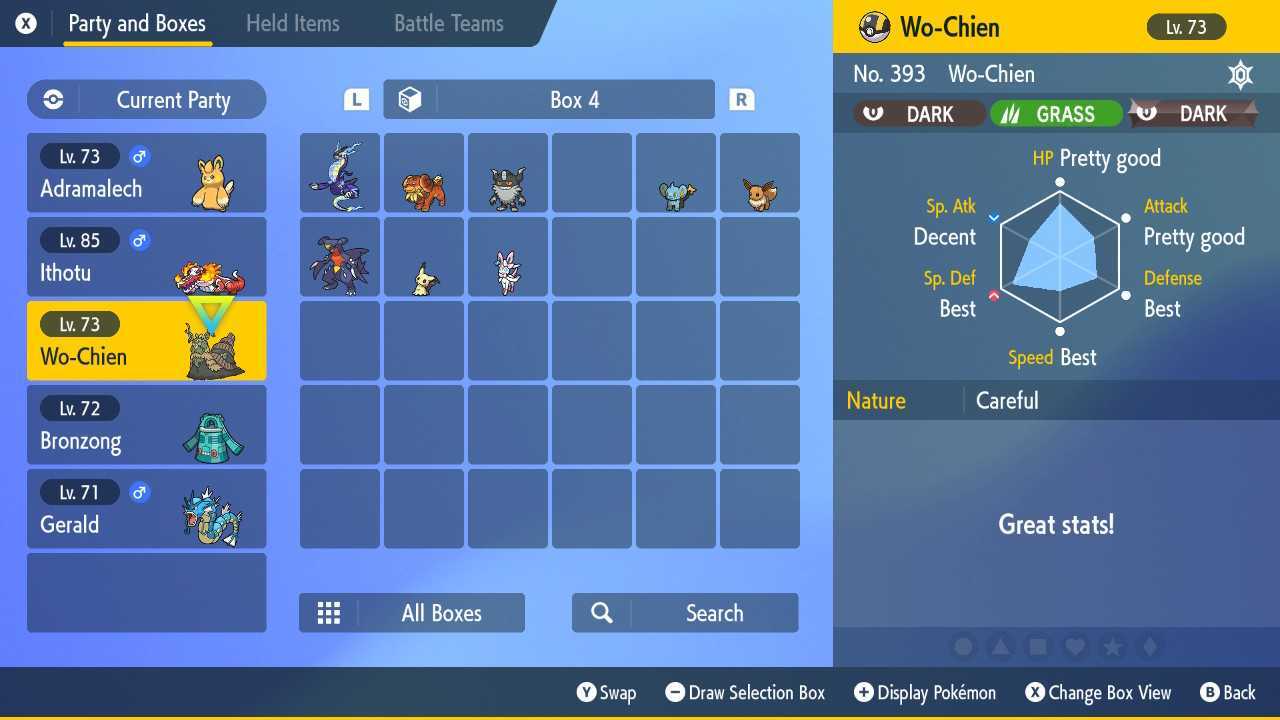Select Mimikyu in Box 4

(x=424, y=257)
